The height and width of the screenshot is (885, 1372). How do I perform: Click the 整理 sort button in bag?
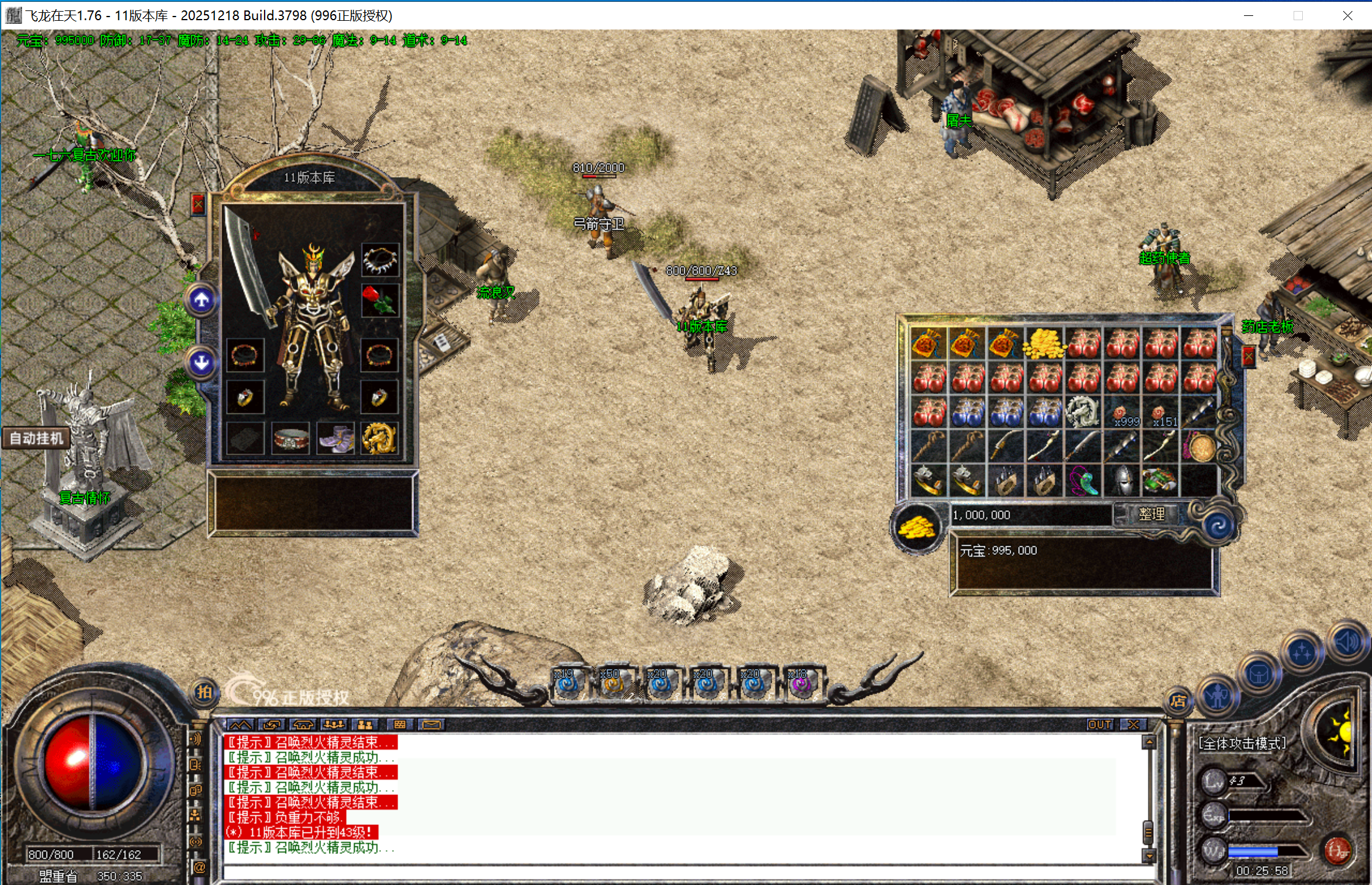coord(1150,514)
